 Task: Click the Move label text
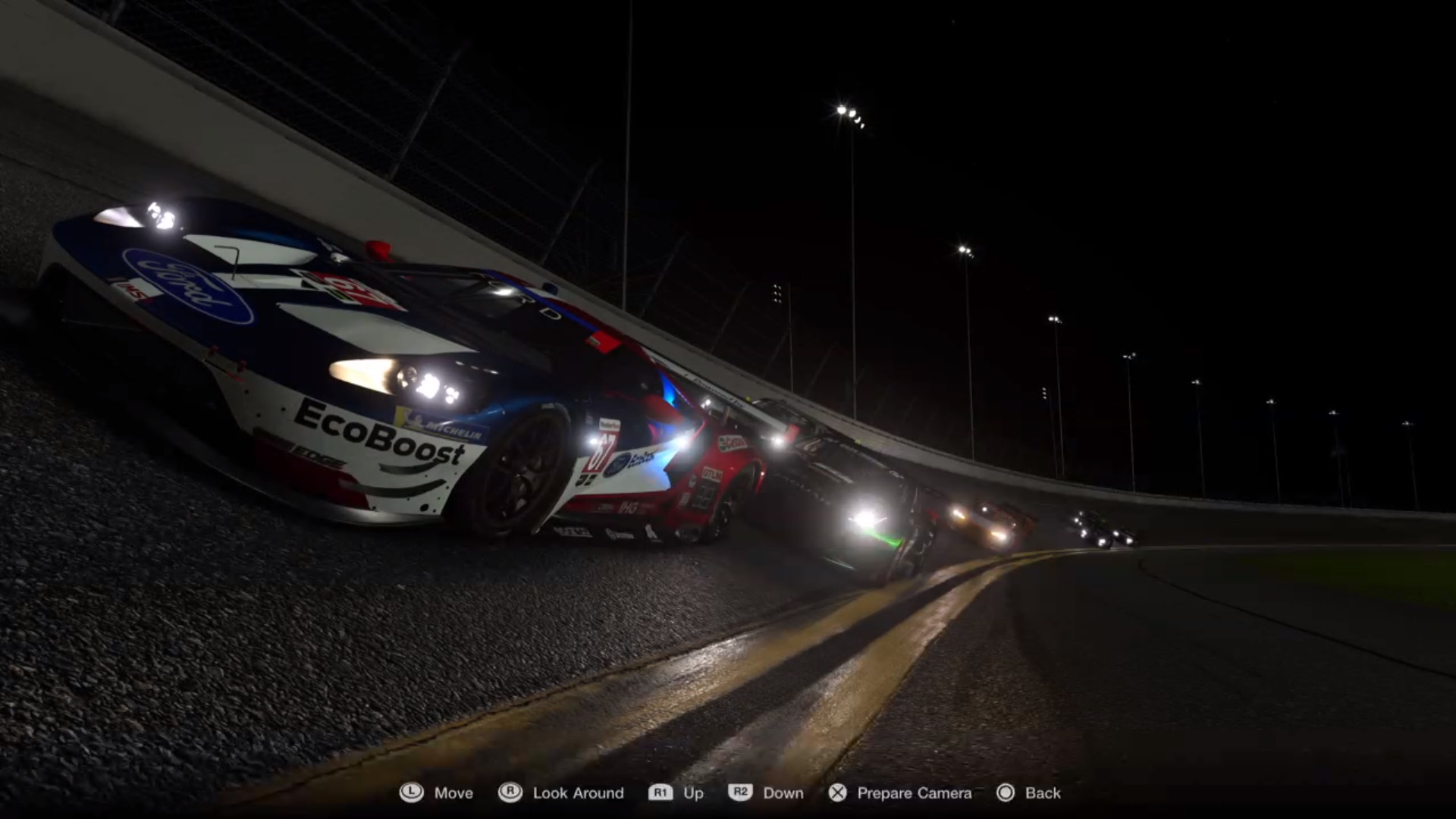pyautogui.click(x=452, y=793)
